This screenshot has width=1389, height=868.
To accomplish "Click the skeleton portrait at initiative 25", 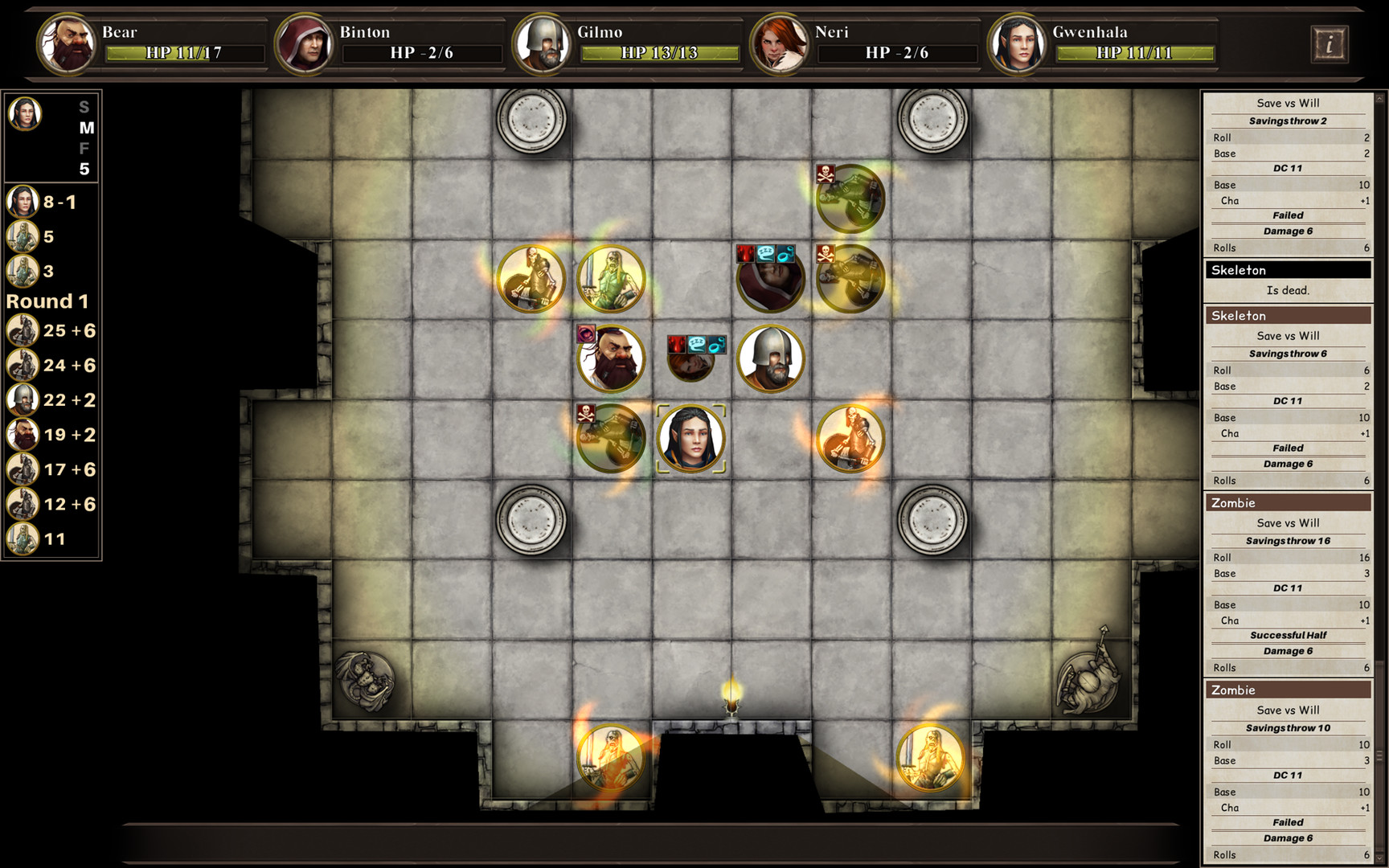I will [22, 330].
